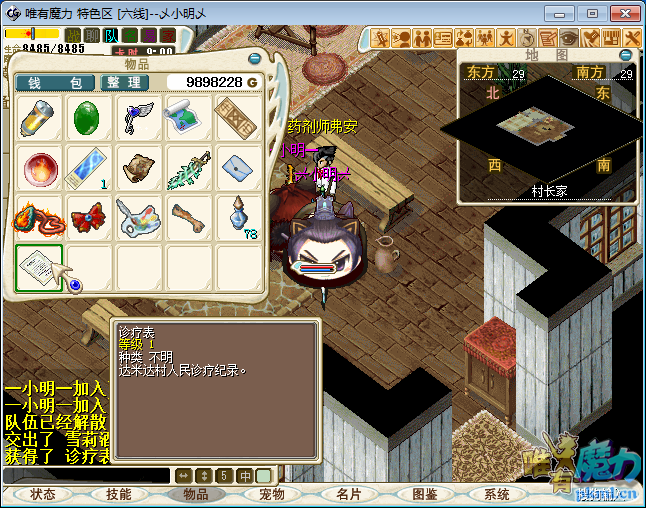Select the world map scroll item

tap(189, 118)
